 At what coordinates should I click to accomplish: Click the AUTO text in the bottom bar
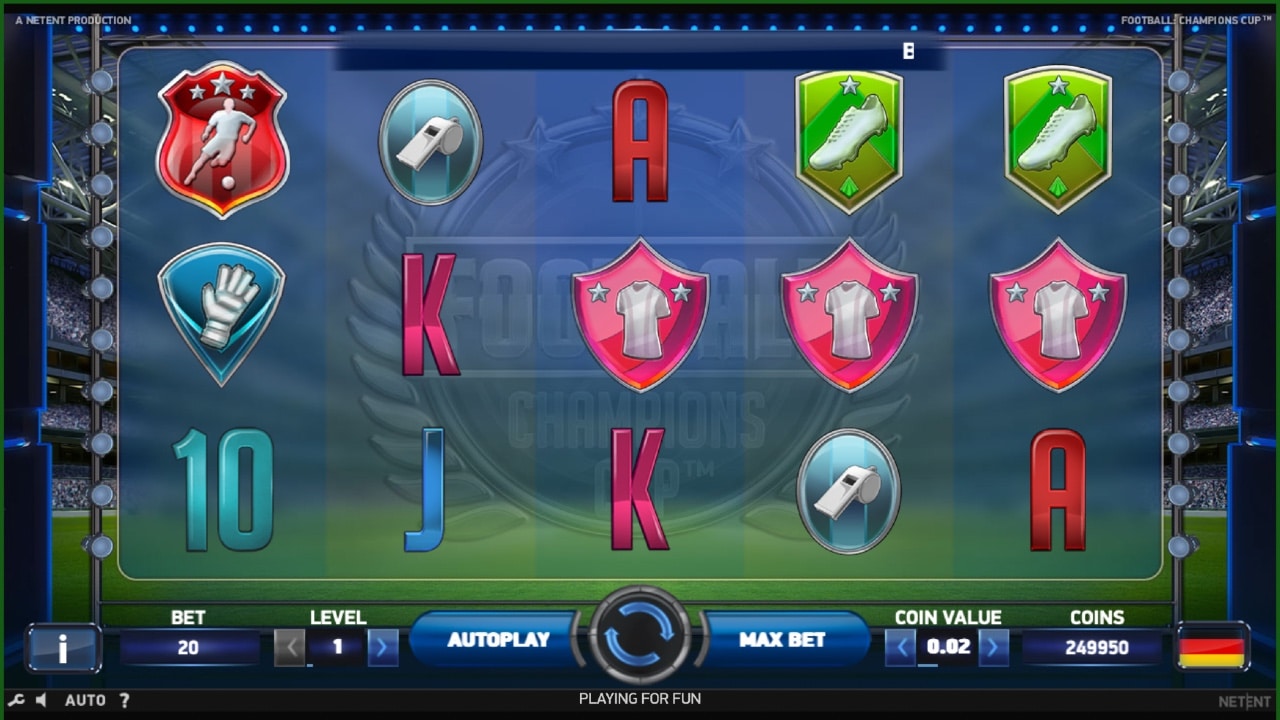coord(85,700)
